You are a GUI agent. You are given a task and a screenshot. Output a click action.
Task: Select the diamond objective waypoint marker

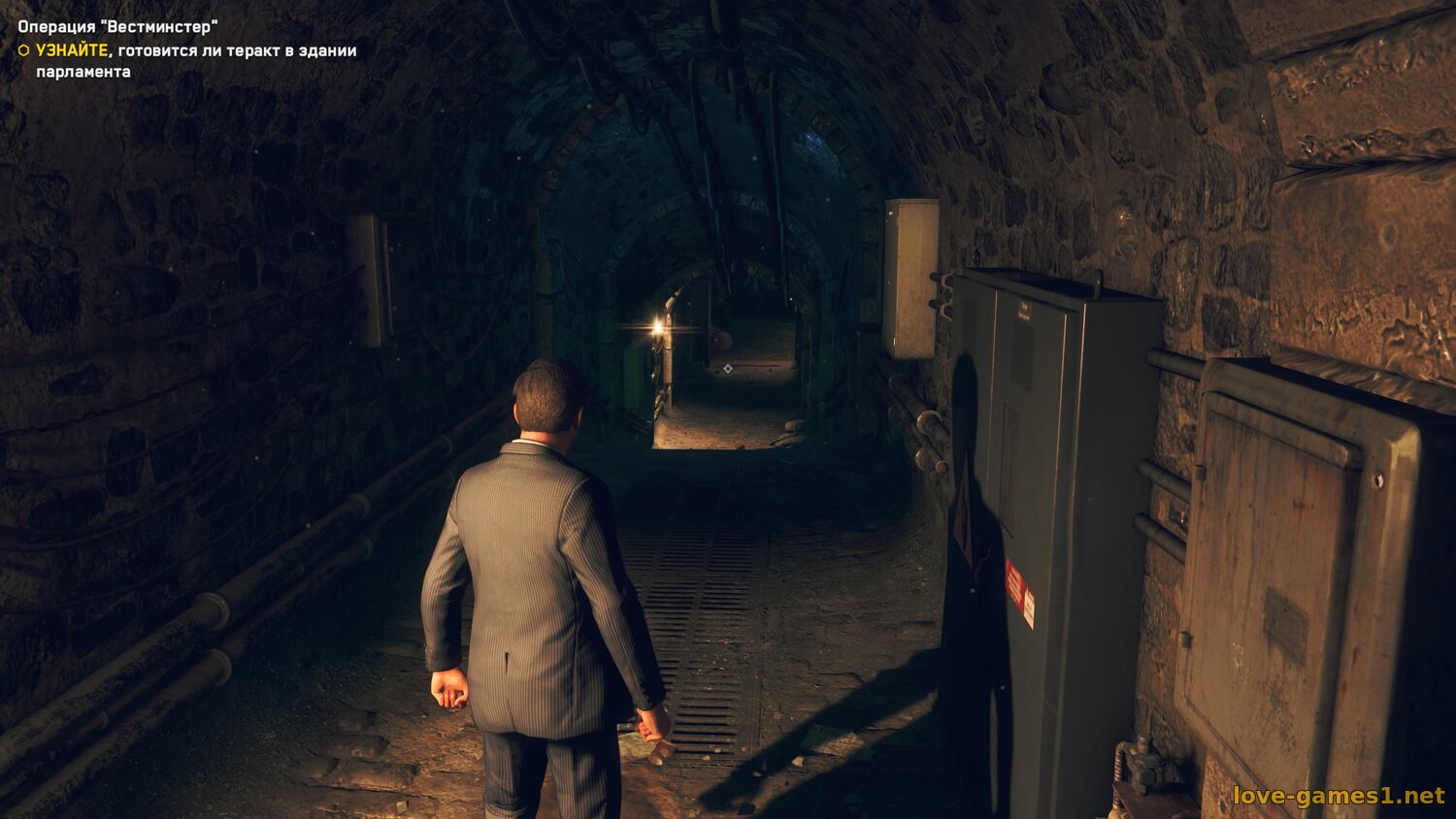(728, 368)
